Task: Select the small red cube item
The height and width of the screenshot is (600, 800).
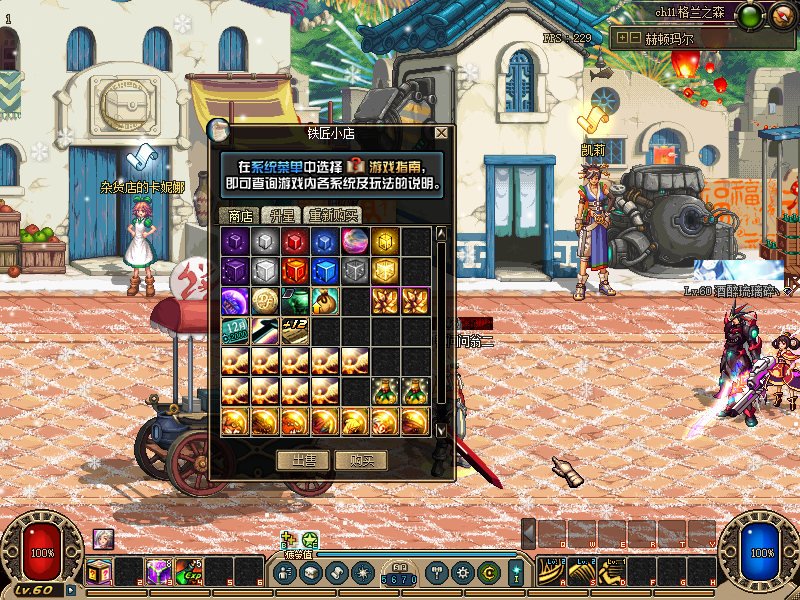Action: (x=295, y=241)
